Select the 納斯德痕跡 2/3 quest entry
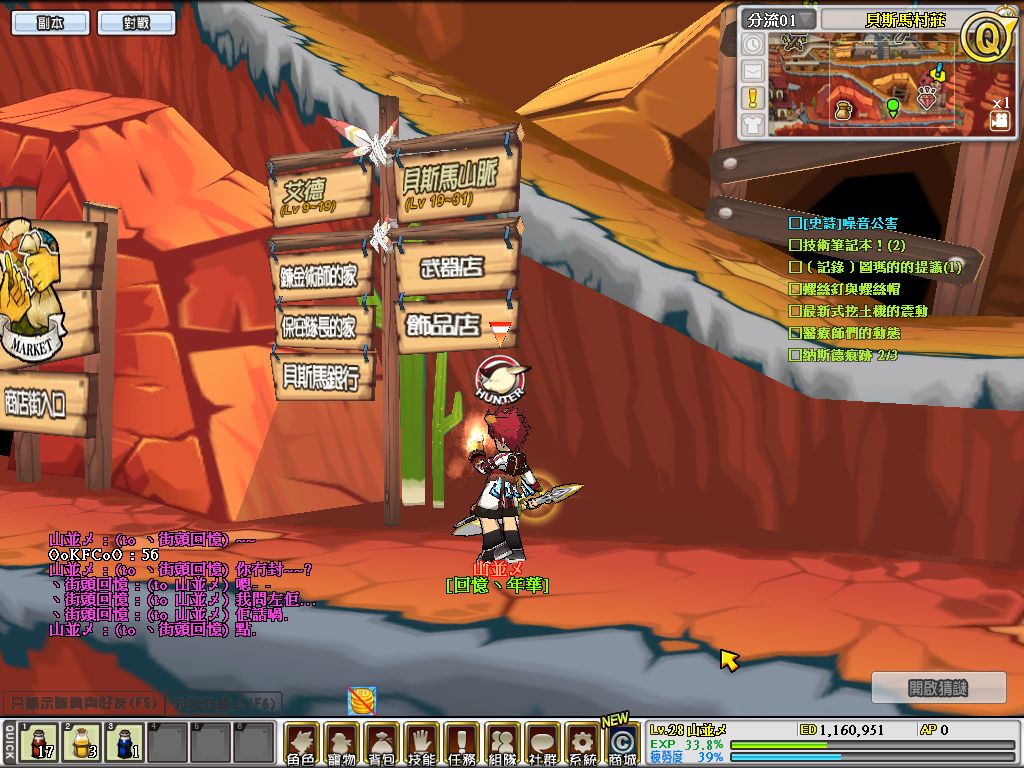1024x768 pixels. [x=843, y=355]
